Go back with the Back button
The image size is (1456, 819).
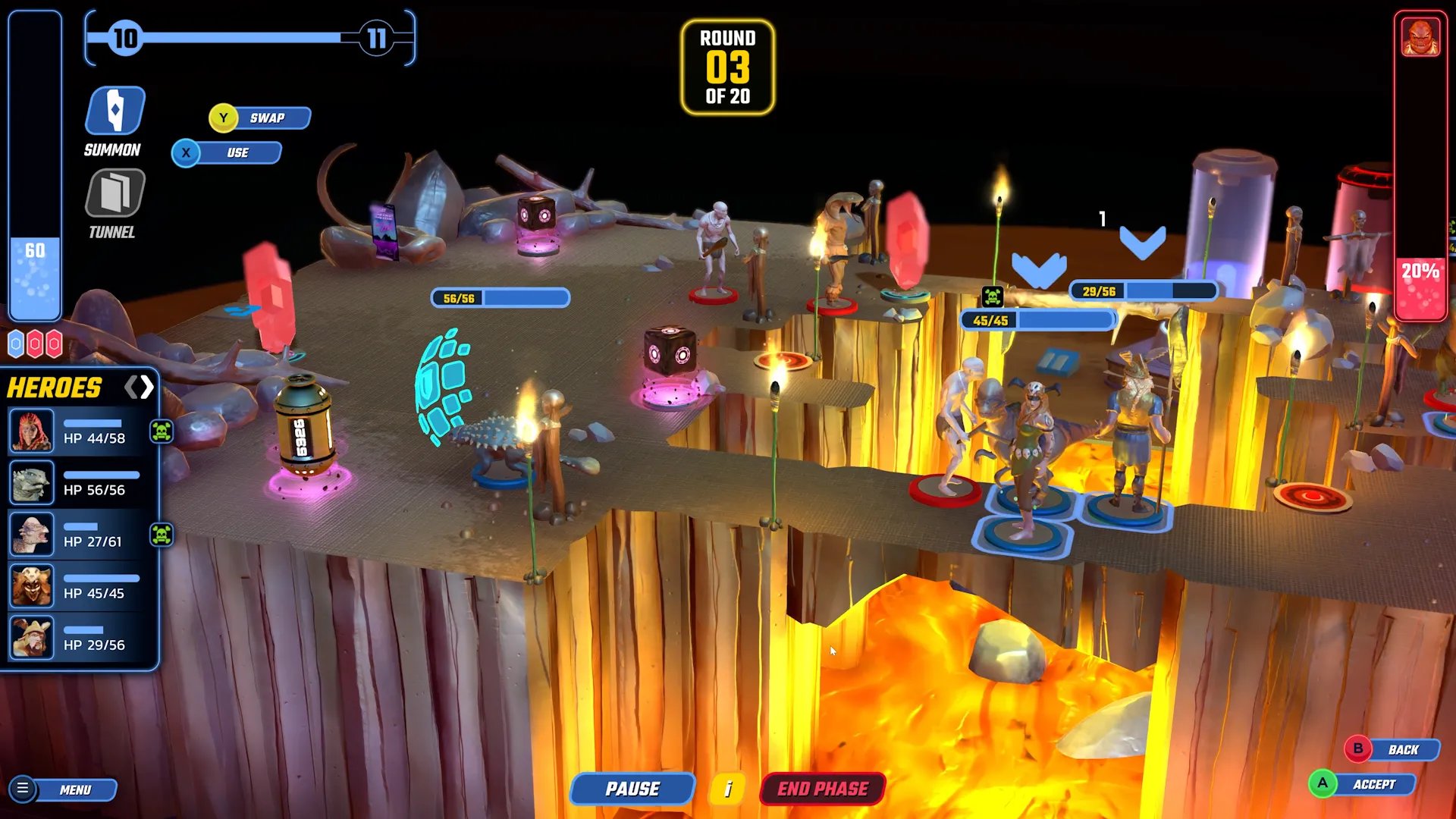(1392, 749)
